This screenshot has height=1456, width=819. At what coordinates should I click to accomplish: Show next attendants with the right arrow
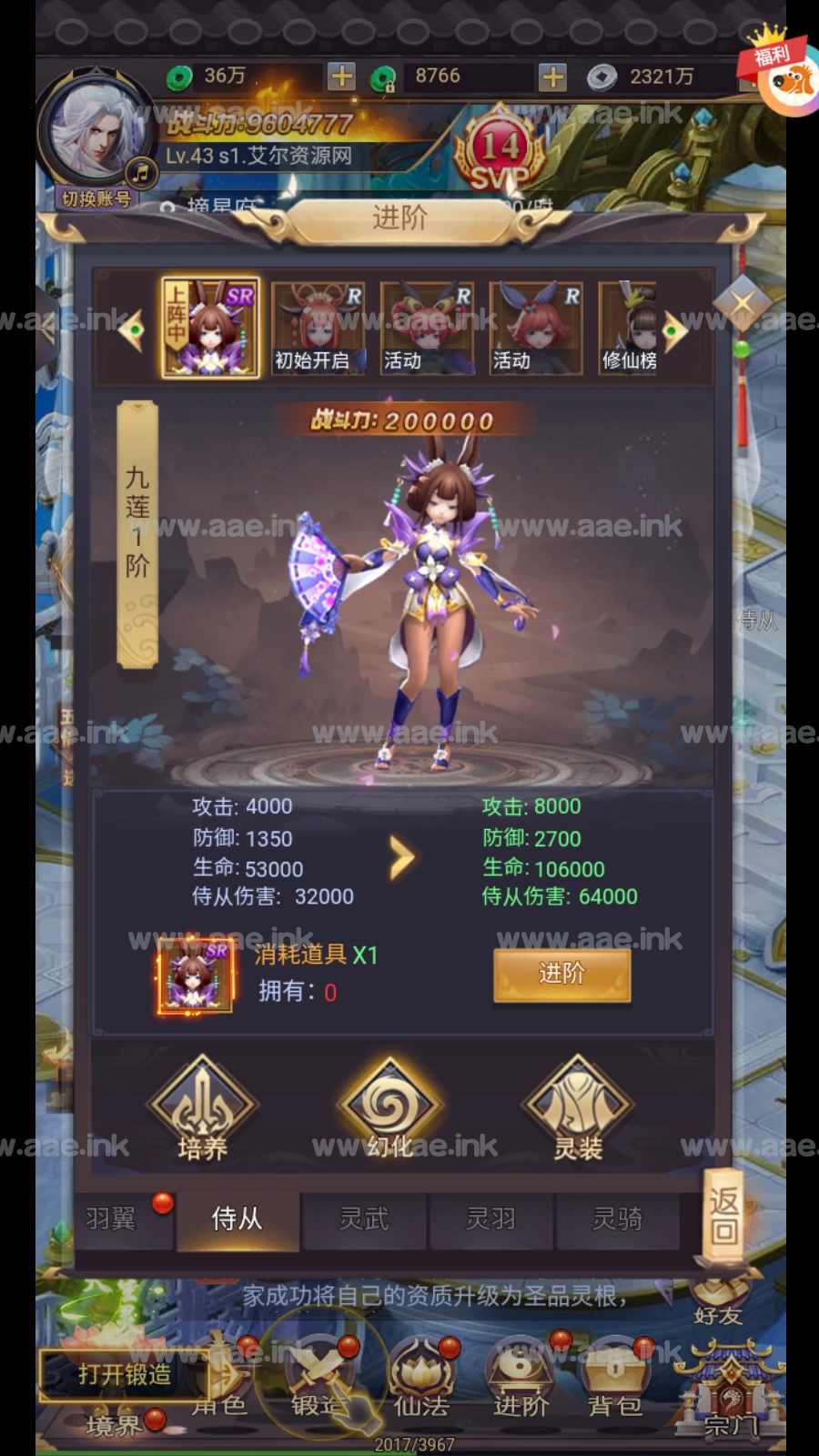(x=675, y=331)
